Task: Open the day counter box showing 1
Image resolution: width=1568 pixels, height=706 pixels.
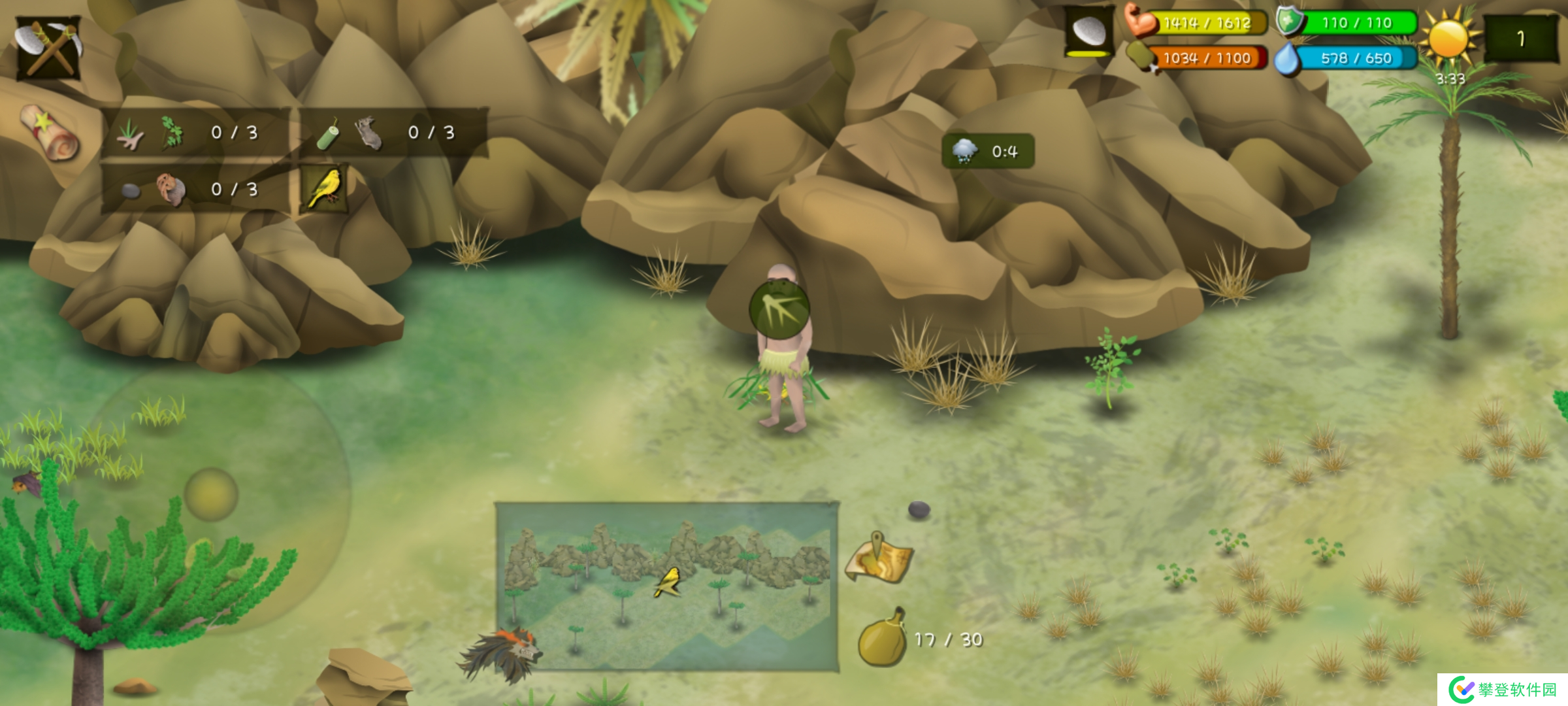Action: point(1520,39)
